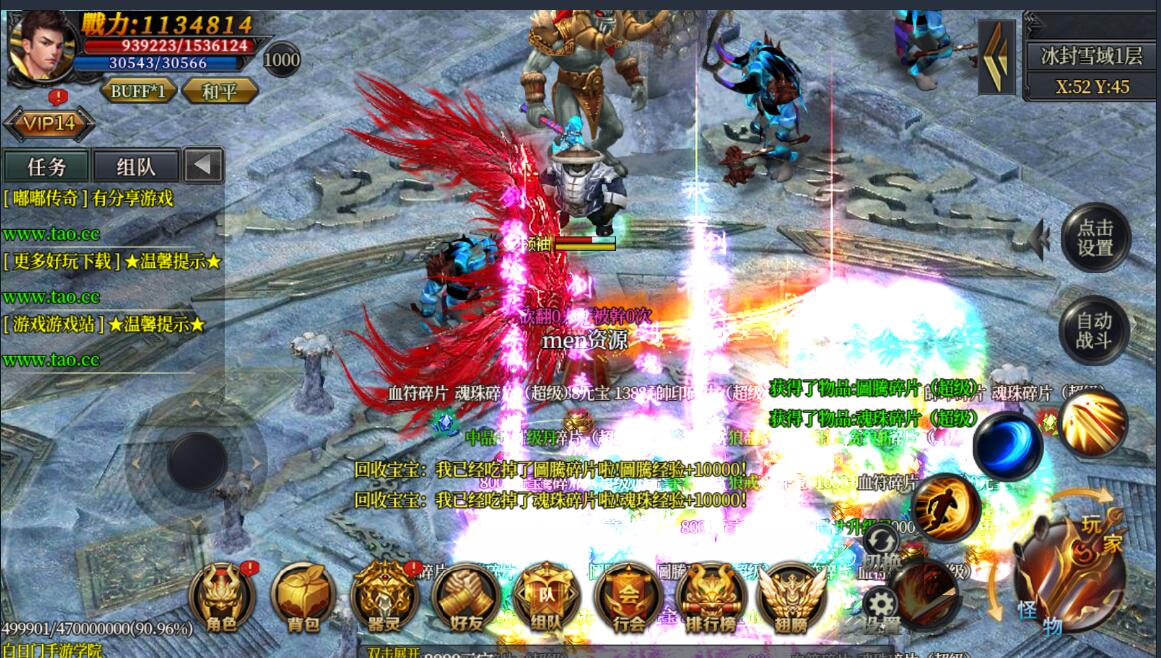Open the 器灵 artifact spirit menu
The image size is (1161, 658).
384,599
